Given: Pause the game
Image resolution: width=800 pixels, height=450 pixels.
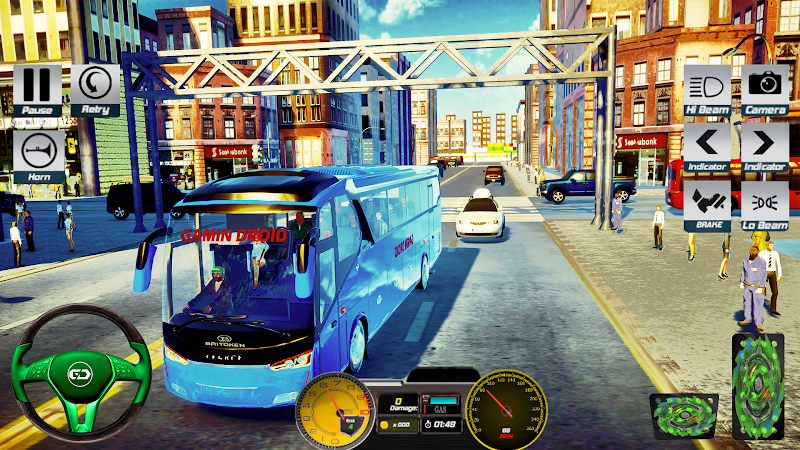Looking at the screenshot, I should (37, 88).
